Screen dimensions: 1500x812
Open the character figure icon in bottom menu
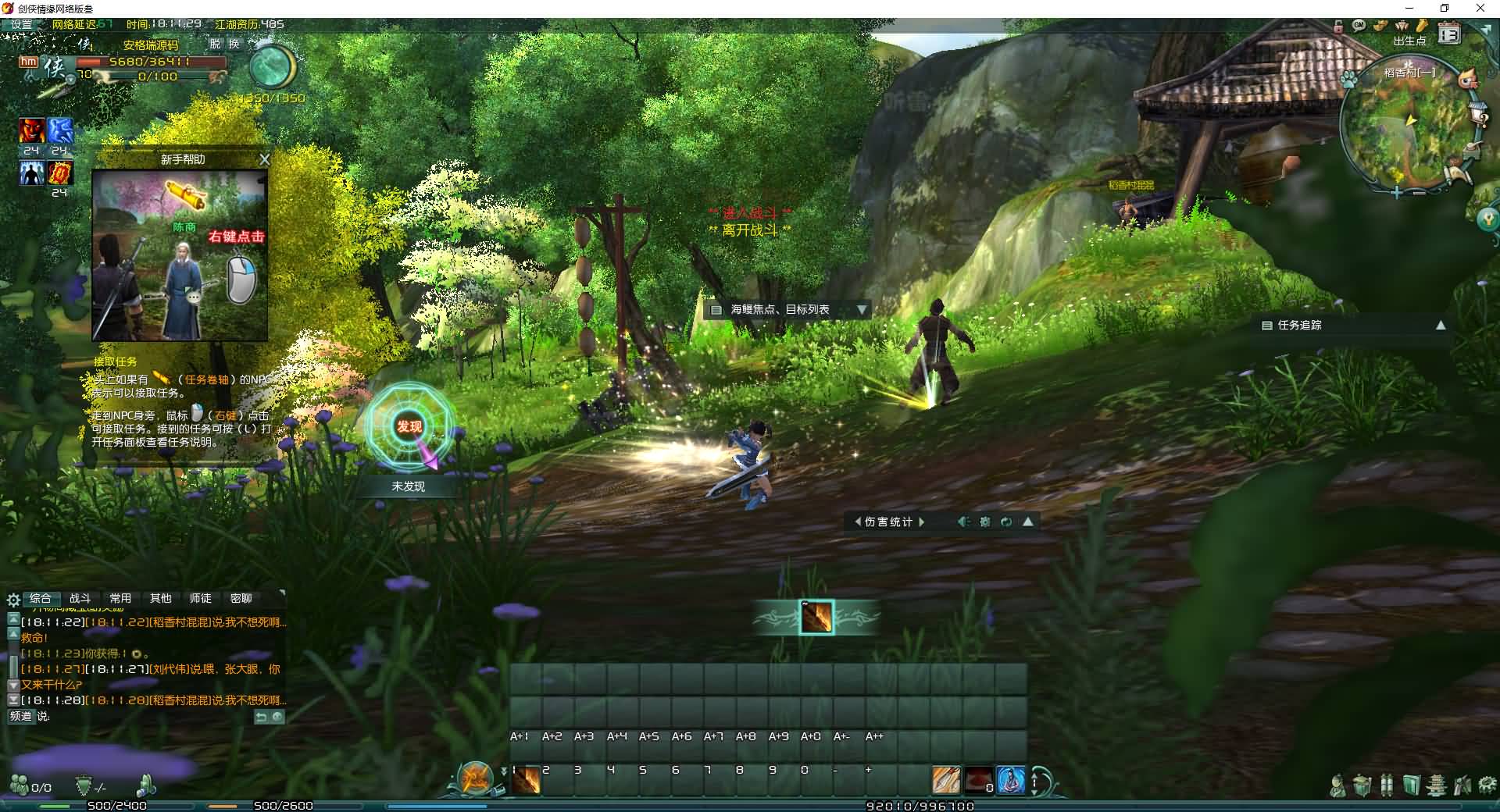coord(1337,785)
